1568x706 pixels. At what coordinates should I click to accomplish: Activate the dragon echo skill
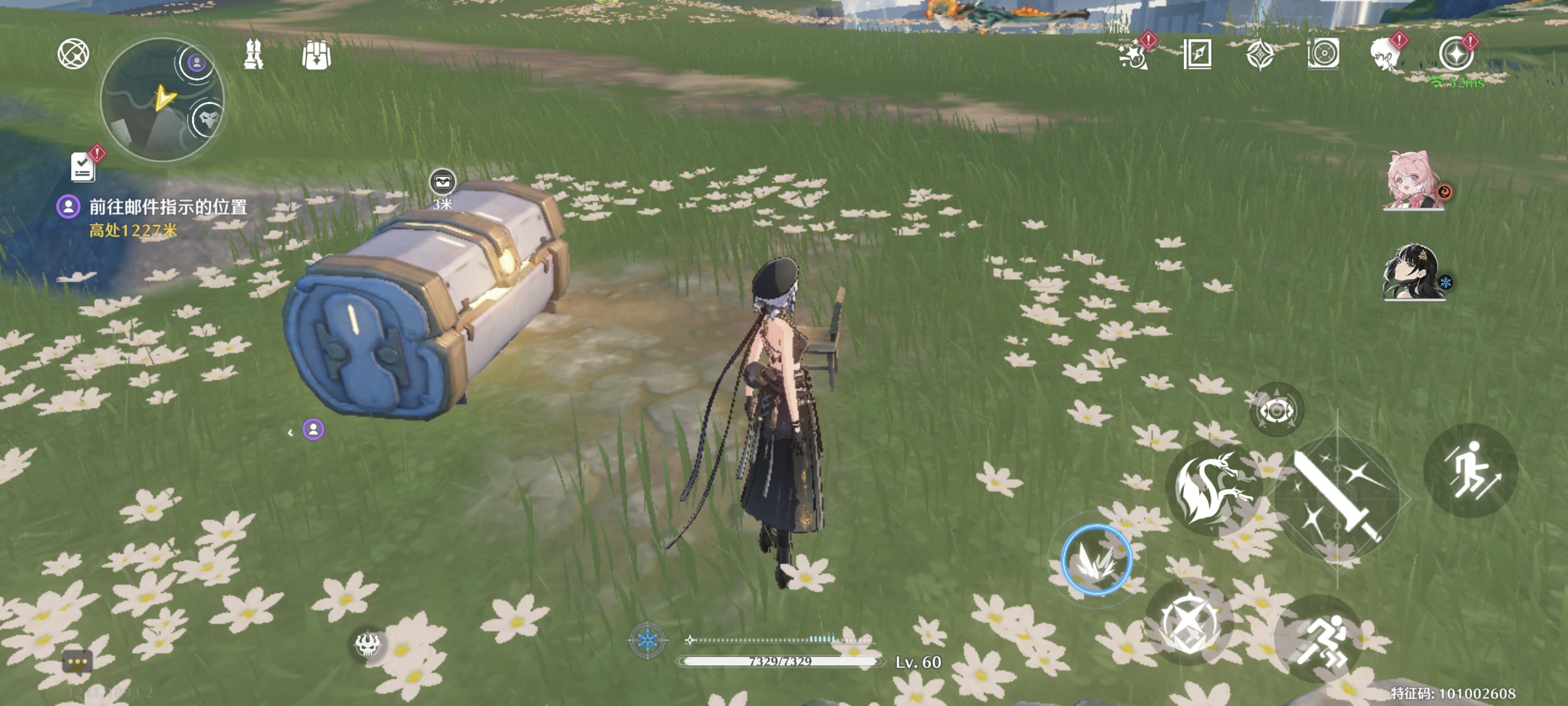pos(1213,487)
